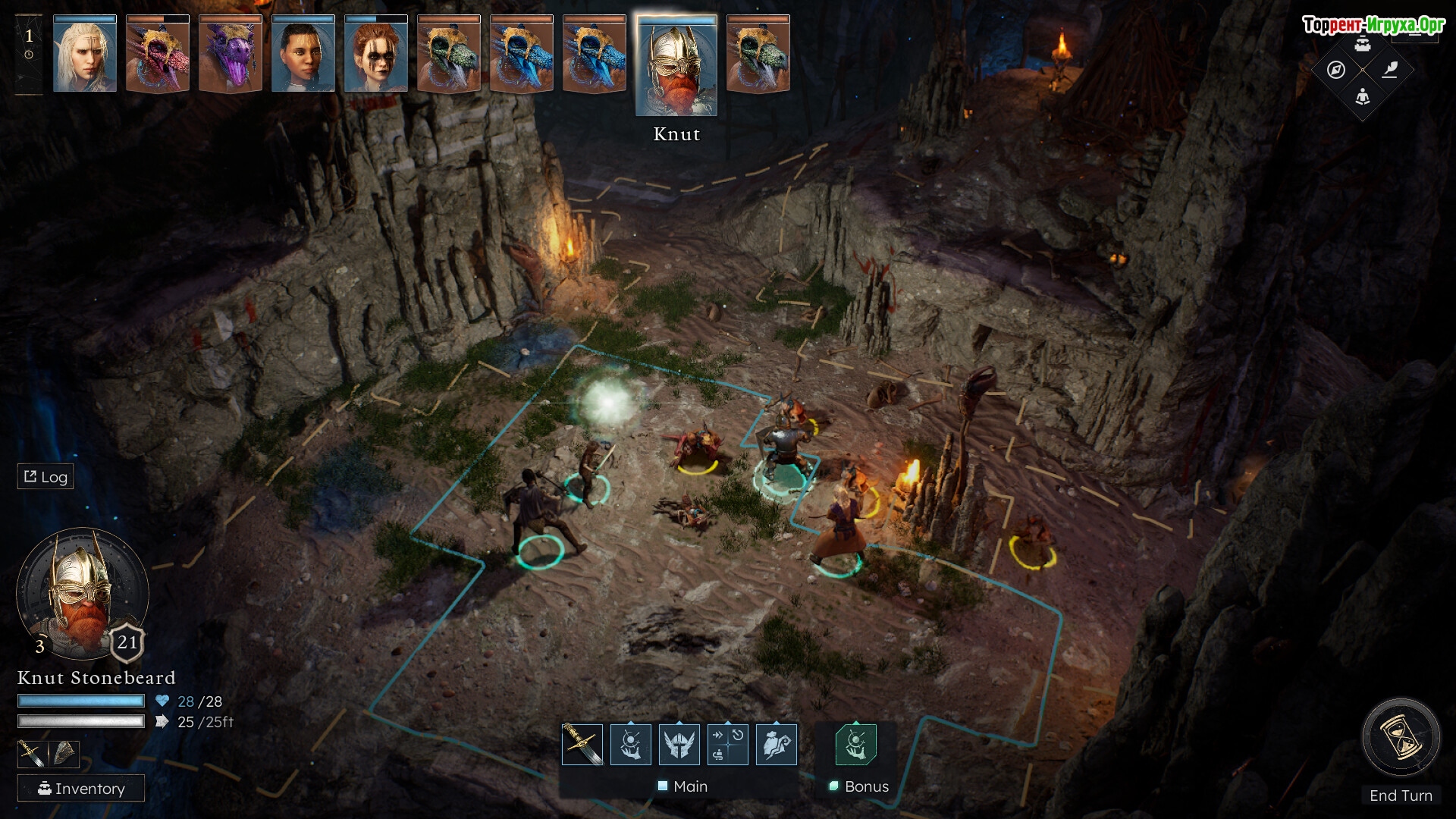Select the dagger attack action

click(582, 745)
